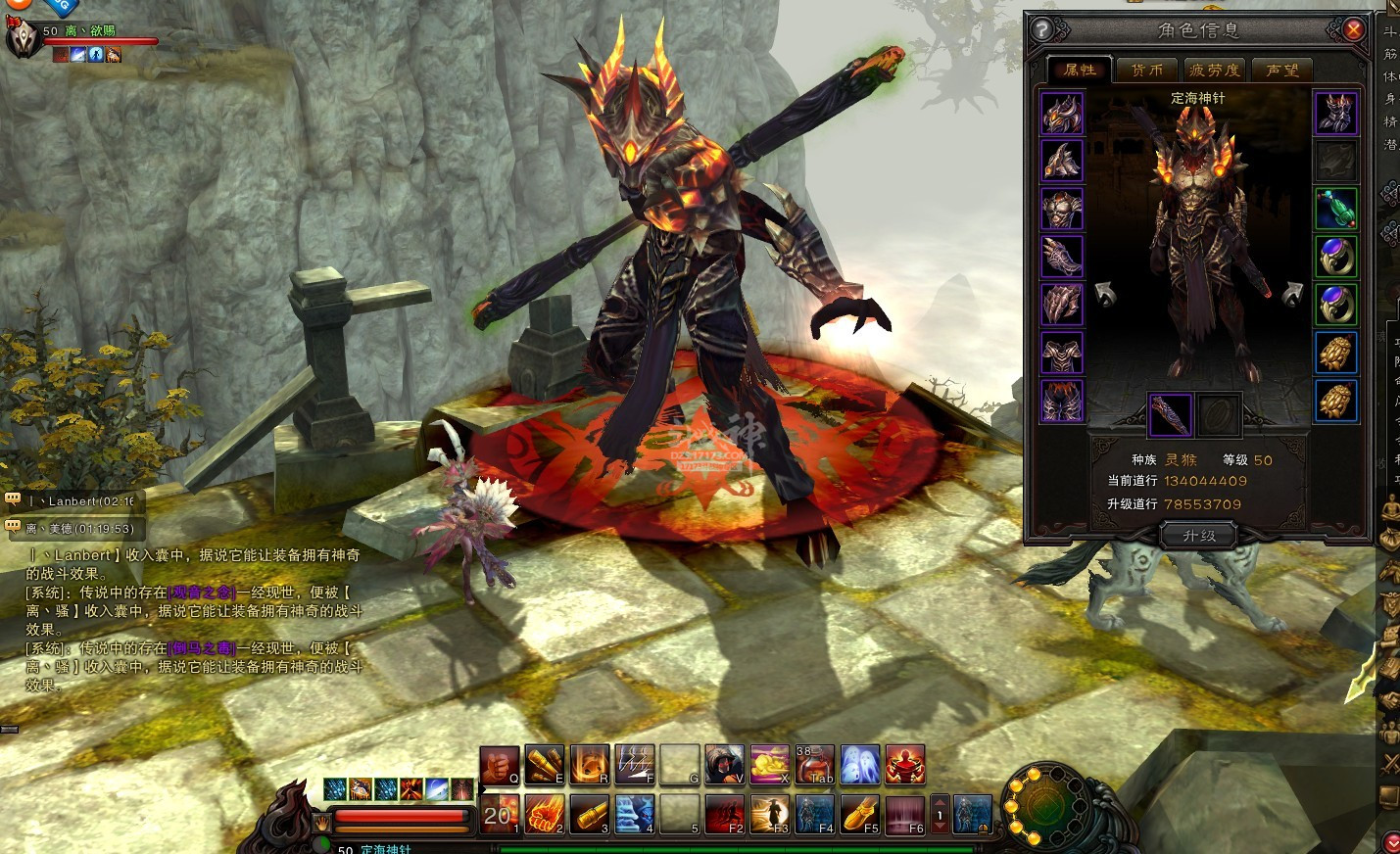Activate the flaming fist skill in slot 2
Viewport: 1400px width, 854px height.
click(x=544, y=814)
